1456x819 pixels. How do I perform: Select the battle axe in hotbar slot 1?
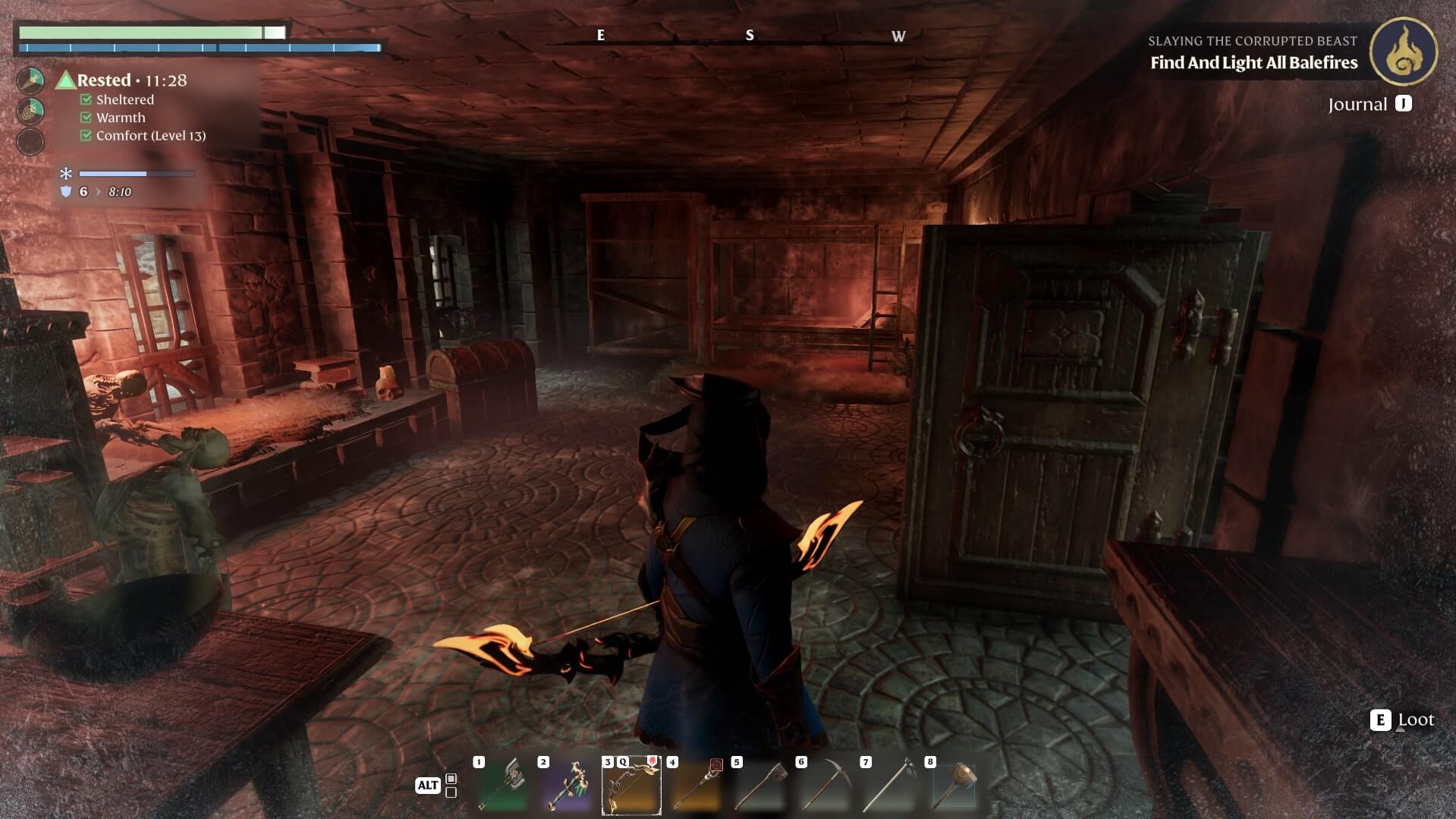pyautogui.click(x=502, y=786)
